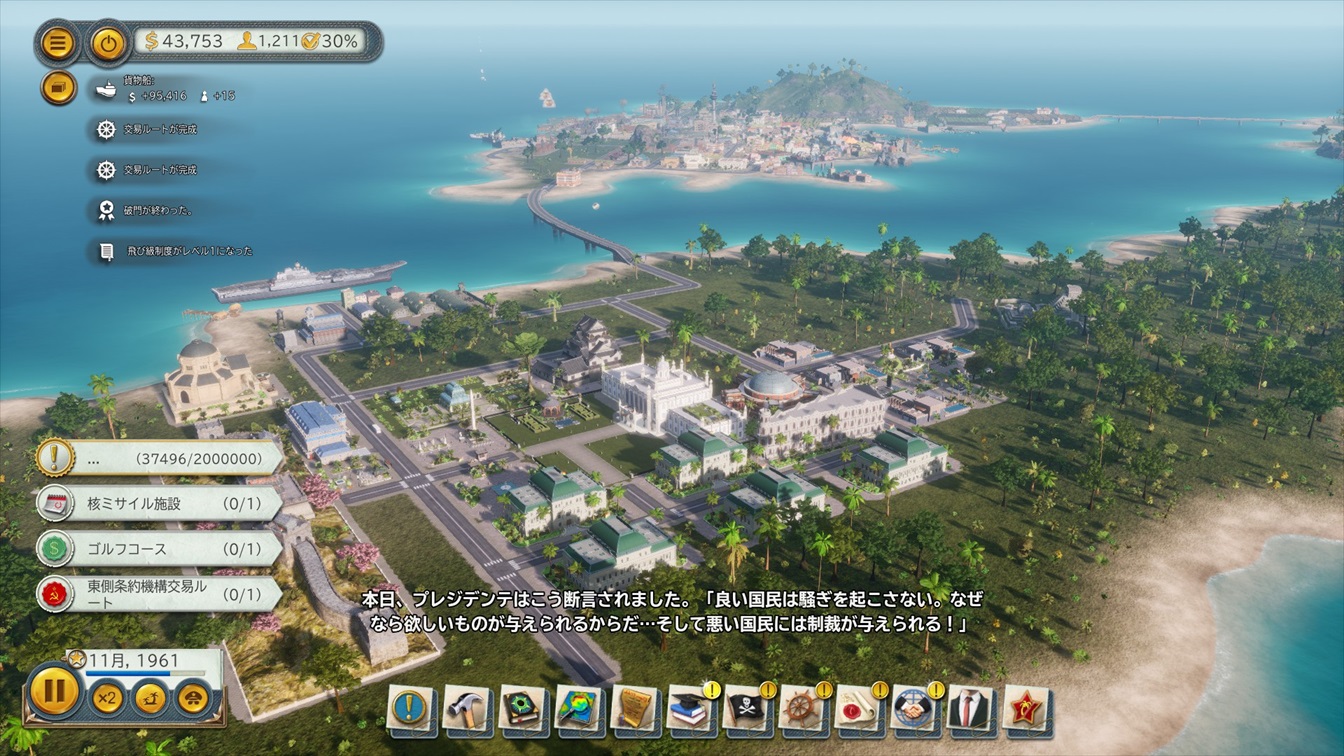This screenshot has width=1344, height=756.
Task: Open the pirate flag raids icon
Action: [746, 708]
